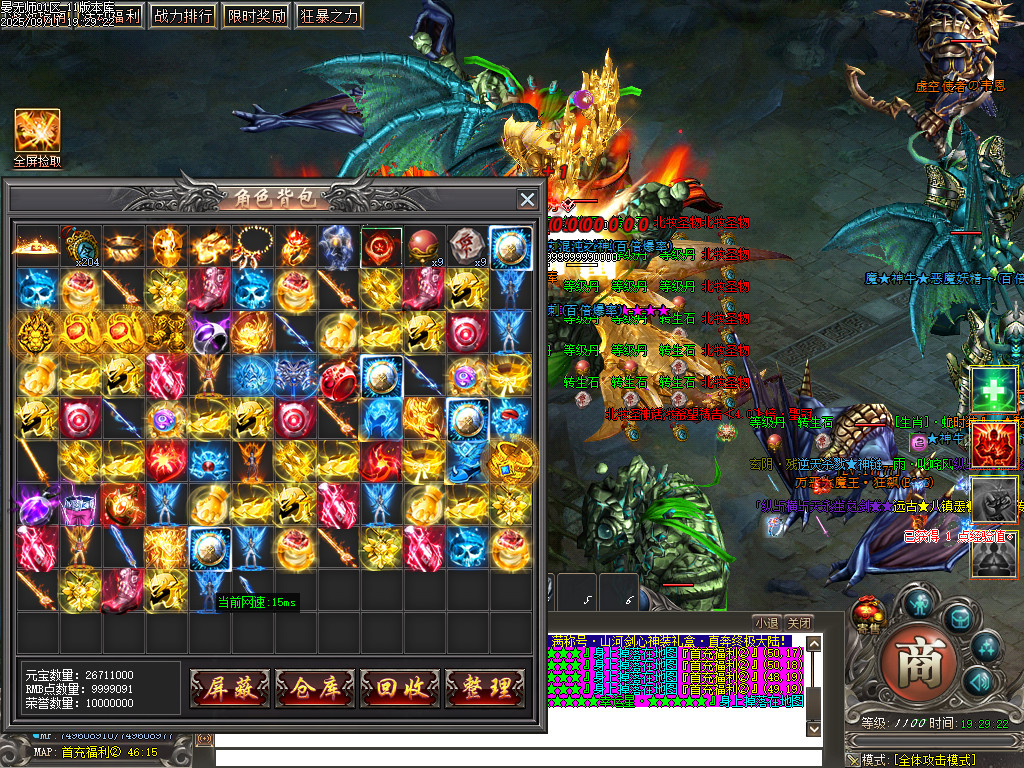1024x768 pixels.
Task: Activate the 全屏捡取 pickup icon
Action: [x=37, y=132]
